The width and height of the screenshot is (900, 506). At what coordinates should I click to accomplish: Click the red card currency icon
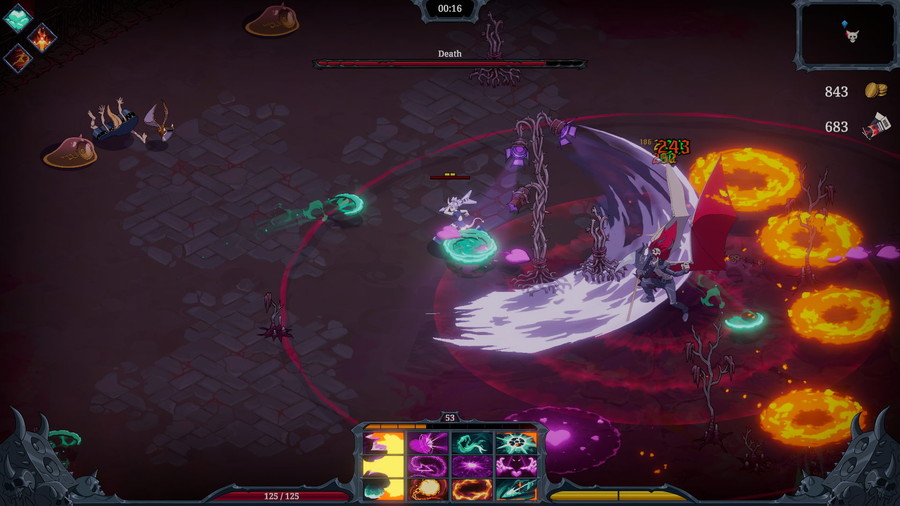click(876, 127)
